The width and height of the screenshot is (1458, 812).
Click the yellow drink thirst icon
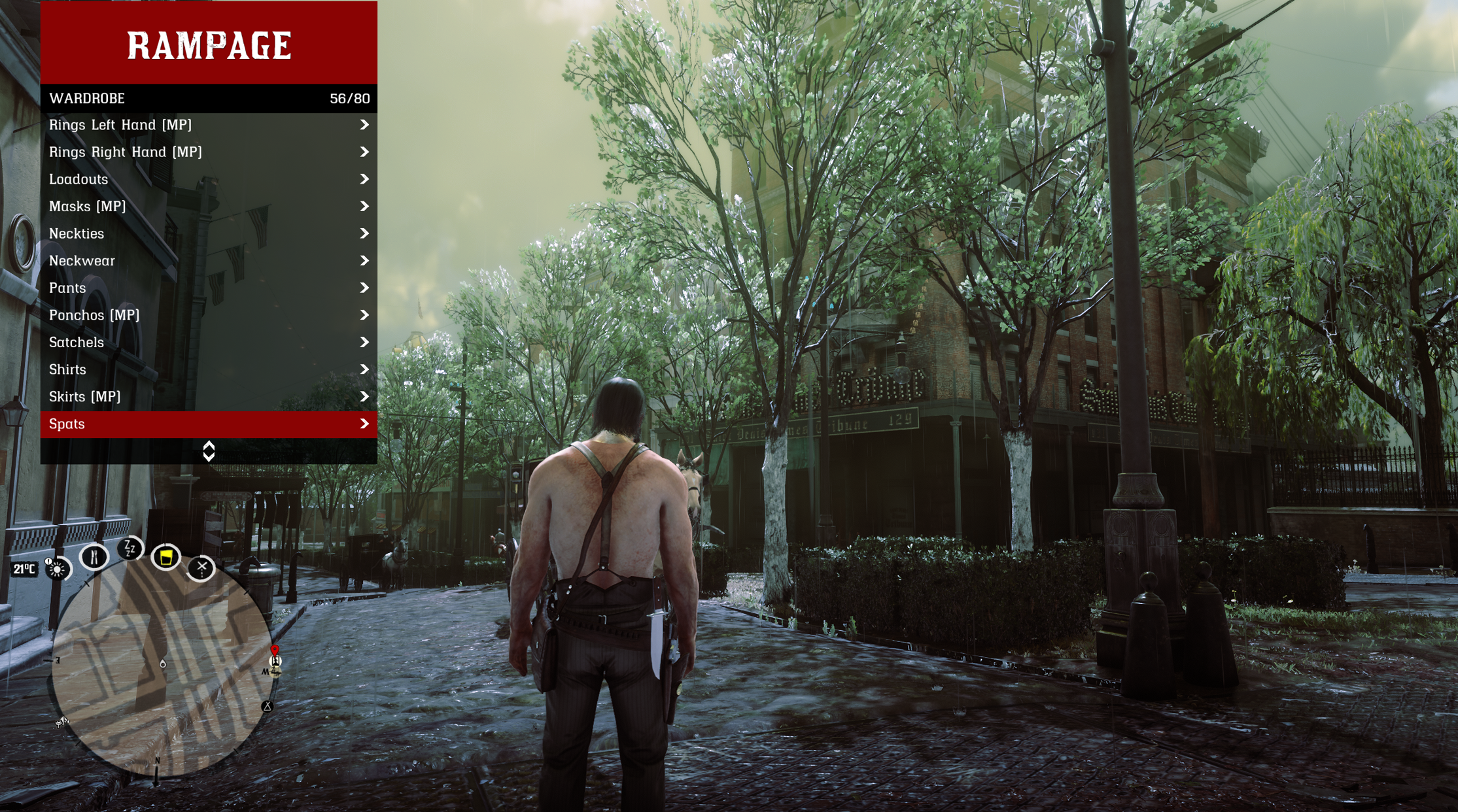(x=166, y=558)
